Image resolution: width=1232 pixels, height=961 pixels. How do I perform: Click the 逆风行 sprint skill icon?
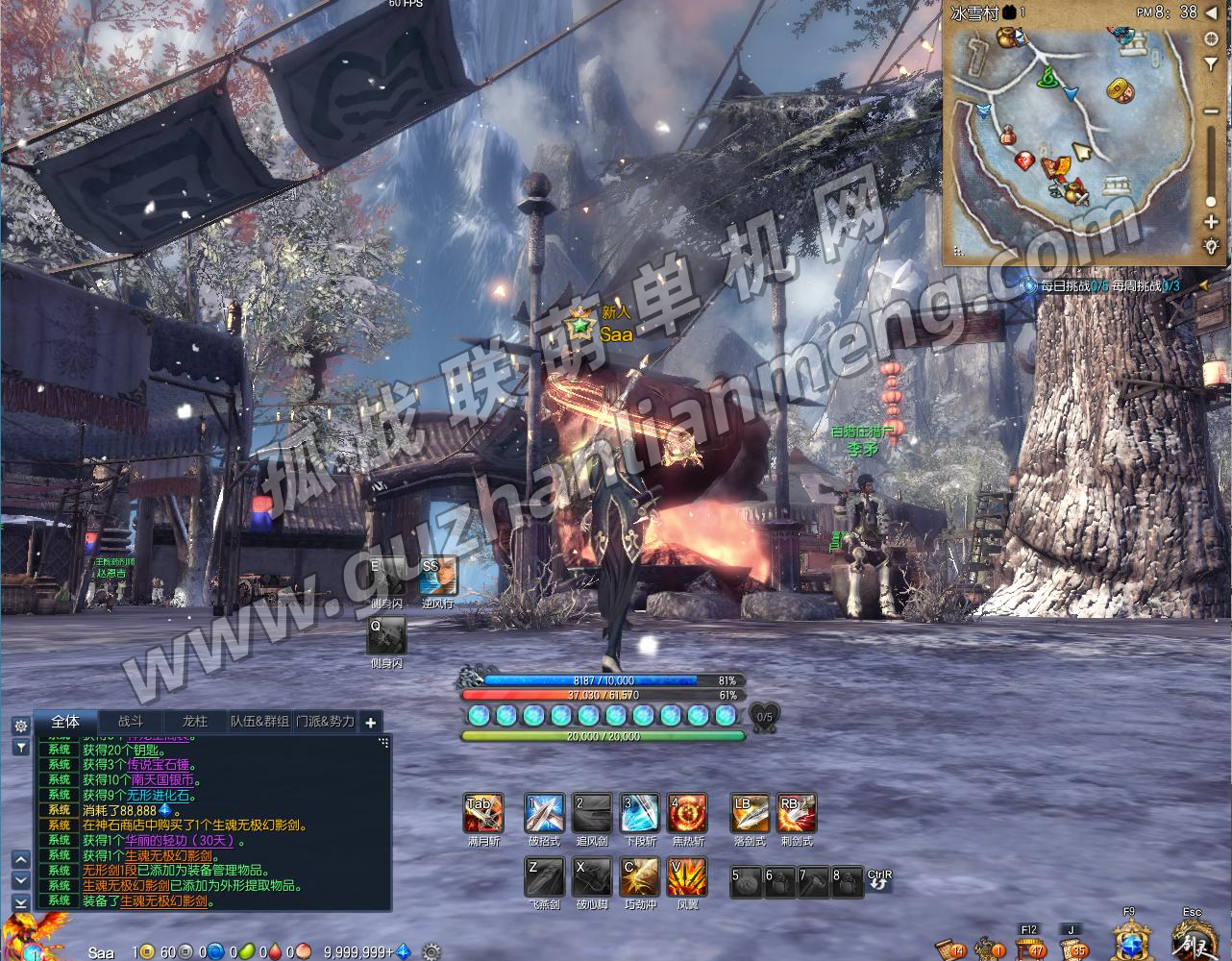click(x=438, y=576)
